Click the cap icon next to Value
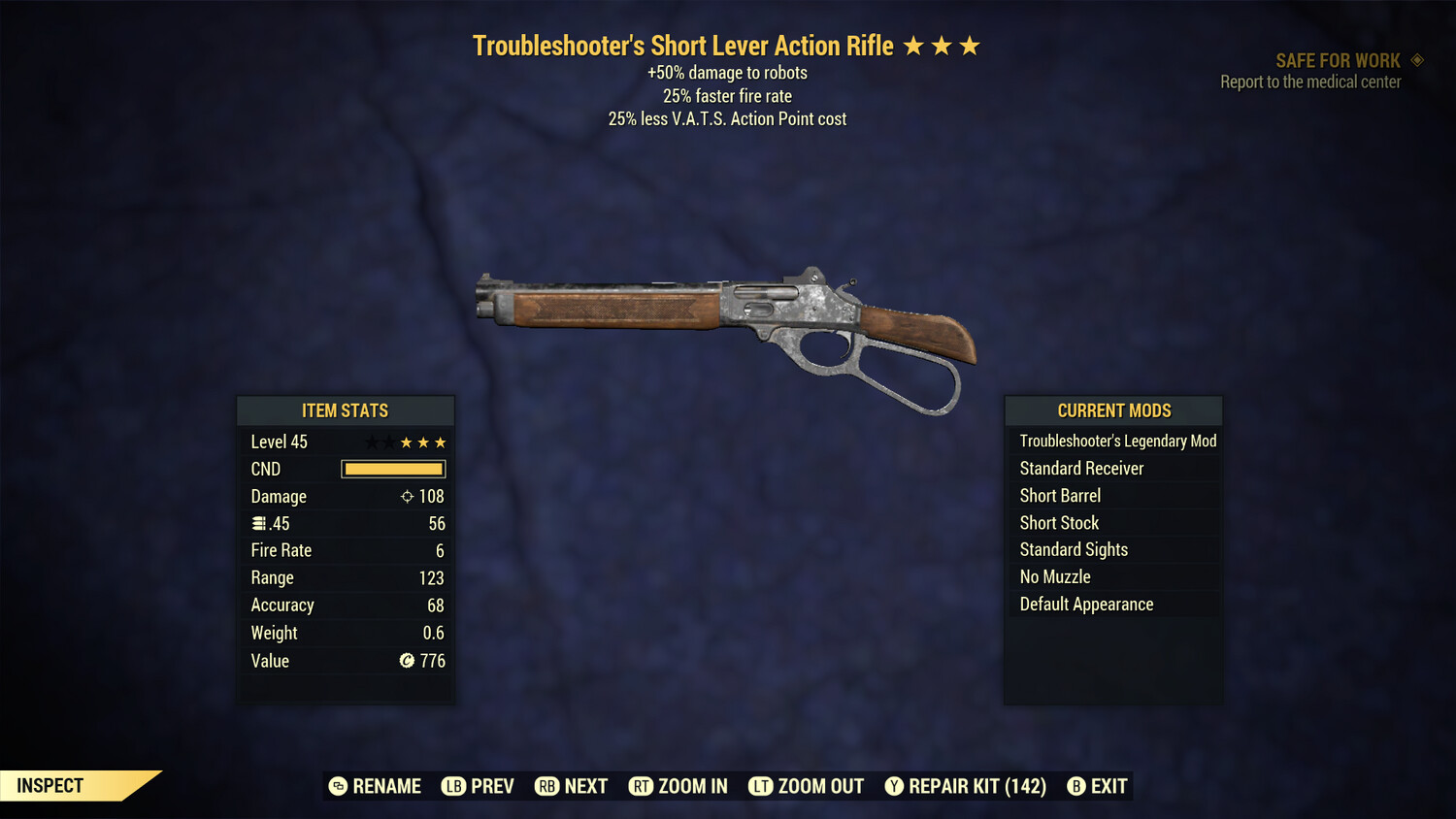The height and width of the screenshot is (819, 1456). point(408,661)
